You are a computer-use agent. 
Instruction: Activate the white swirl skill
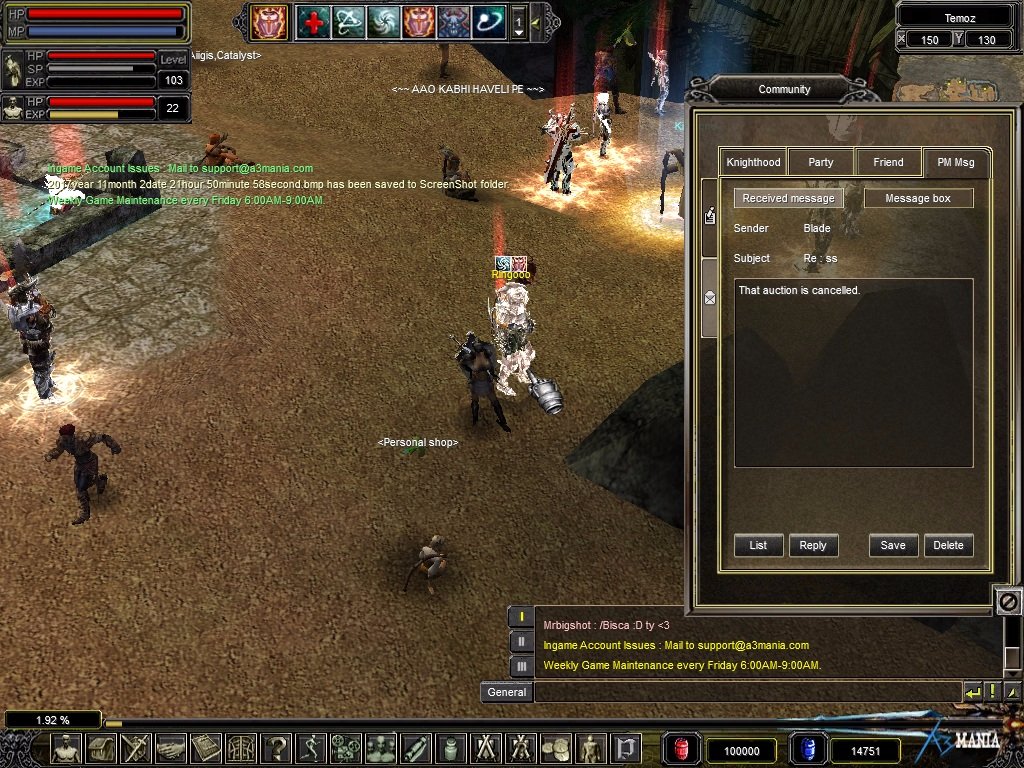pyautogui.click(x=383, y=21)
